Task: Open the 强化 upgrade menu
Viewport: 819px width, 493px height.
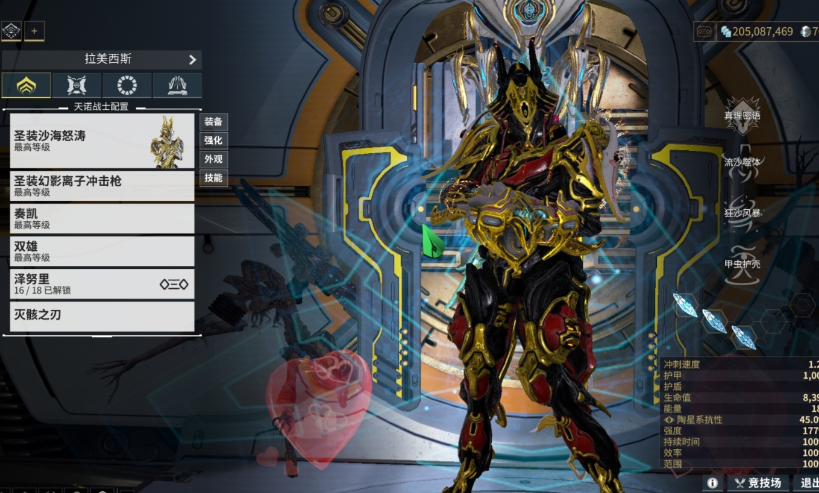Action: pos(214,140)
